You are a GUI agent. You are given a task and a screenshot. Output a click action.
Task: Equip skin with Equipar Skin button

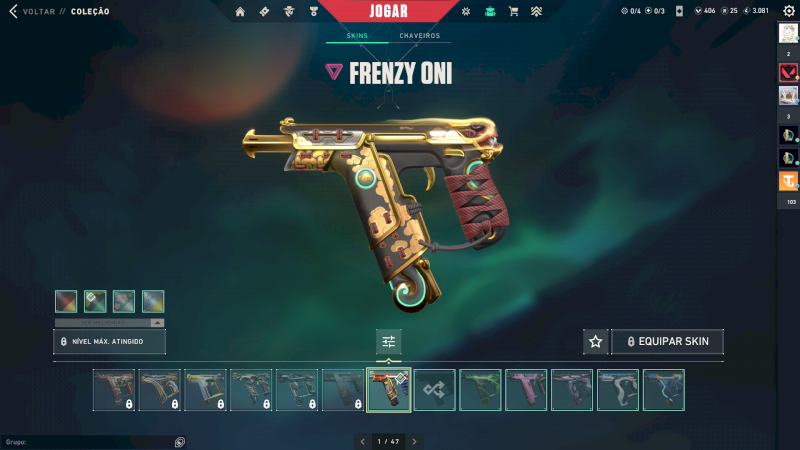click(667, 341)
